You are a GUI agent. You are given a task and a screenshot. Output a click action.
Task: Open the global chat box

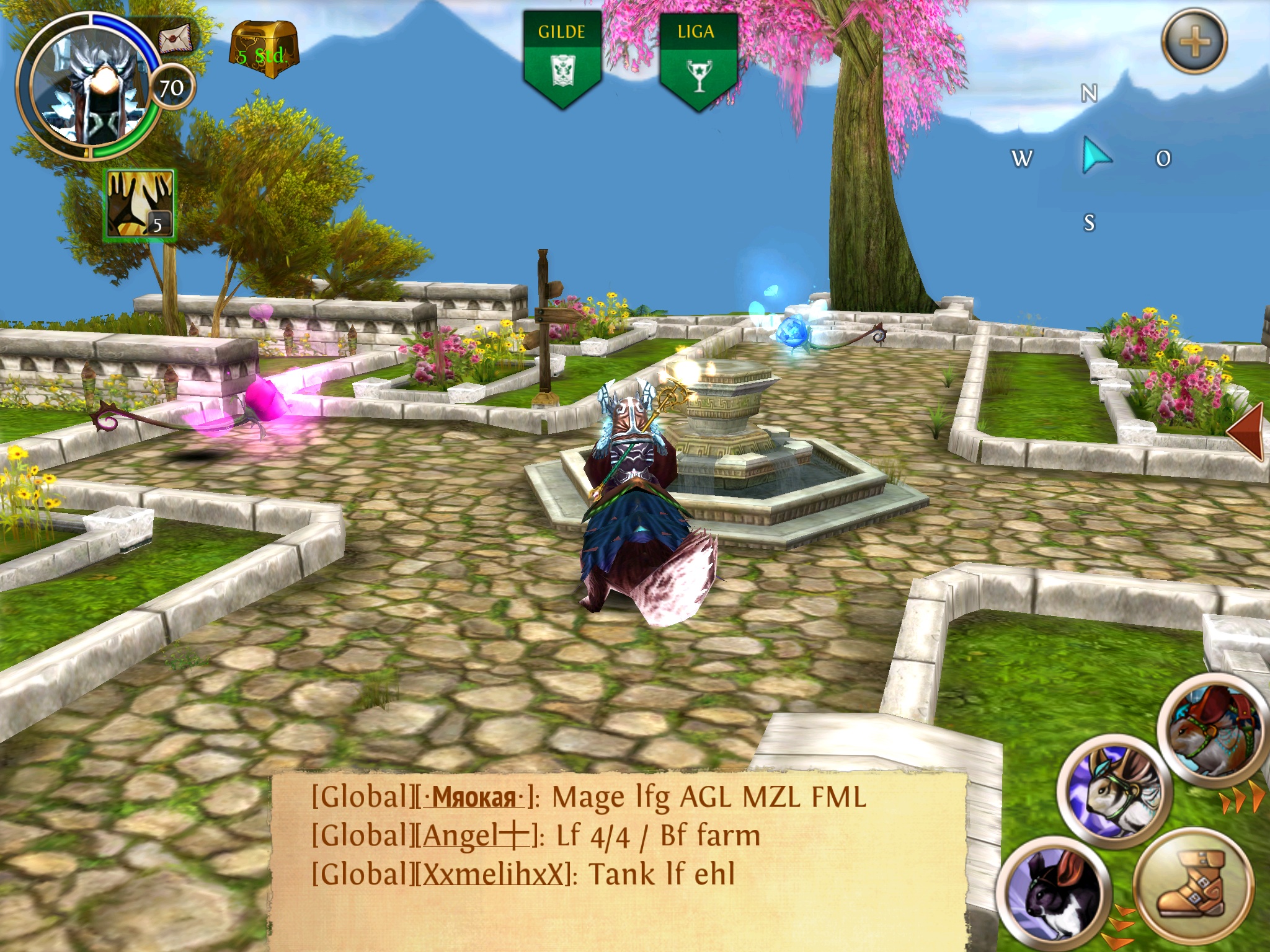pos(619,860)
